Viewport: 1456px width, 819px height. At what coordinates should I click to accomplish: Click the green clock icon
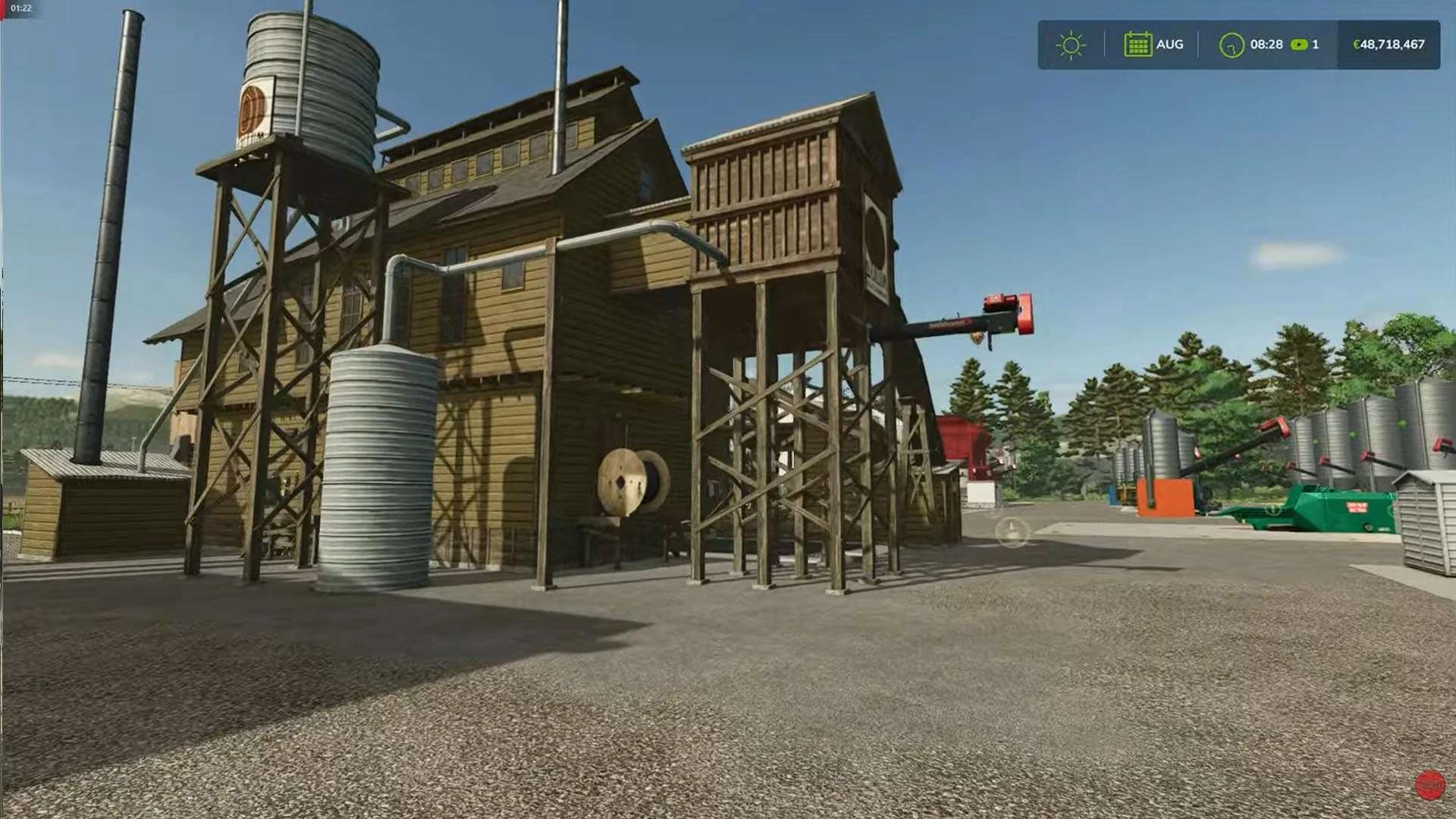tap(1232, 45)
